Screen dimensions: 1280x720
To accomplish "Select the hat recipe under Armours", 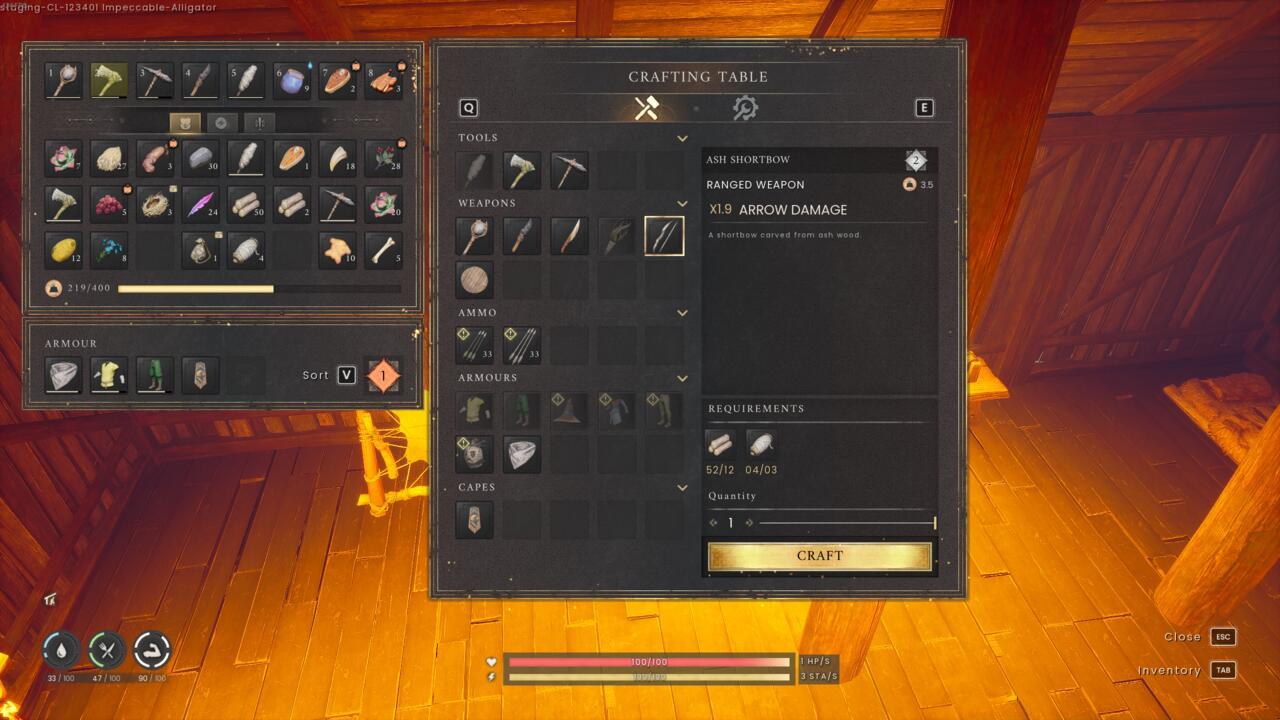I will pyautogui.click(x=570, y=411).
